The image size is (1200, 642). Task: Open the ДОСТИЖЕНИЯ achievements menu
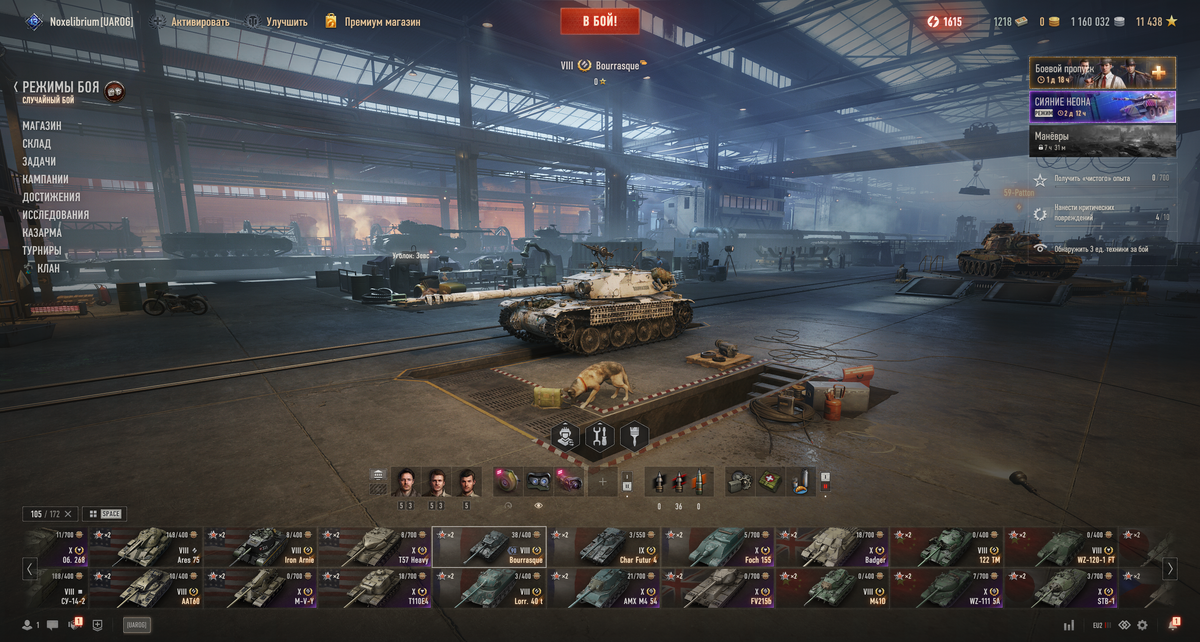tap(51, 197)
